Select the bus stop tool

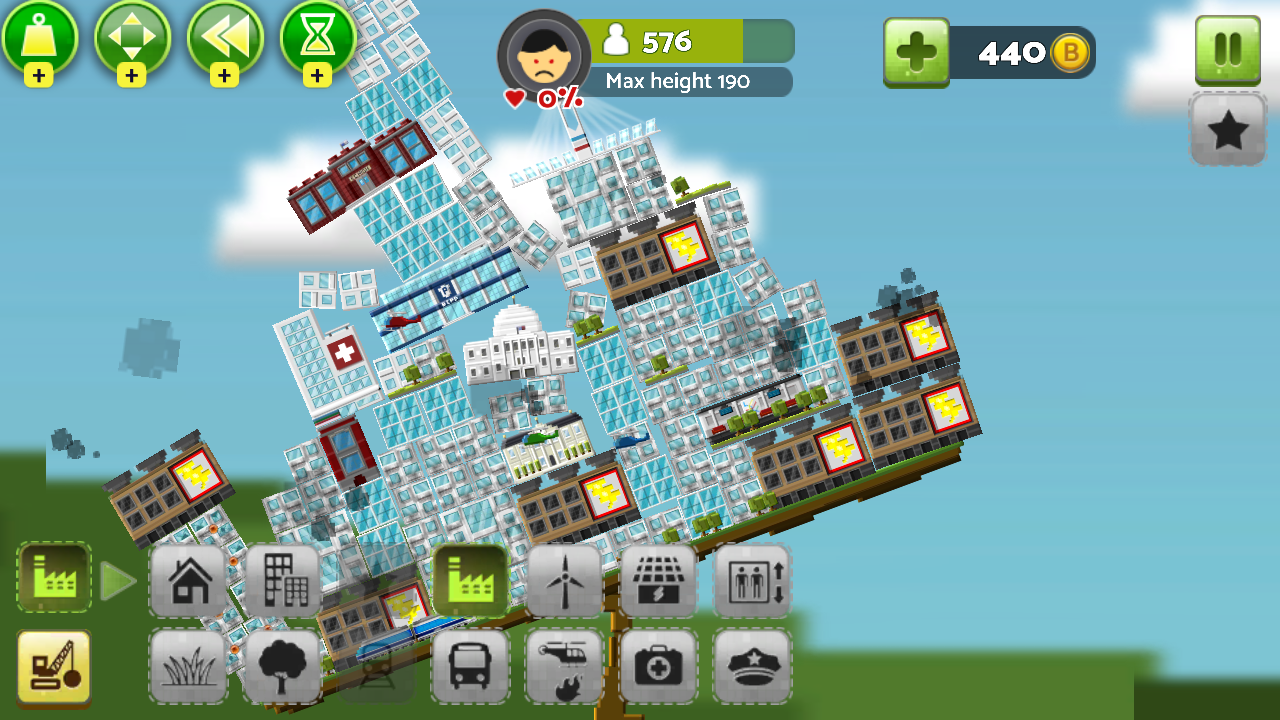point(470,665)
